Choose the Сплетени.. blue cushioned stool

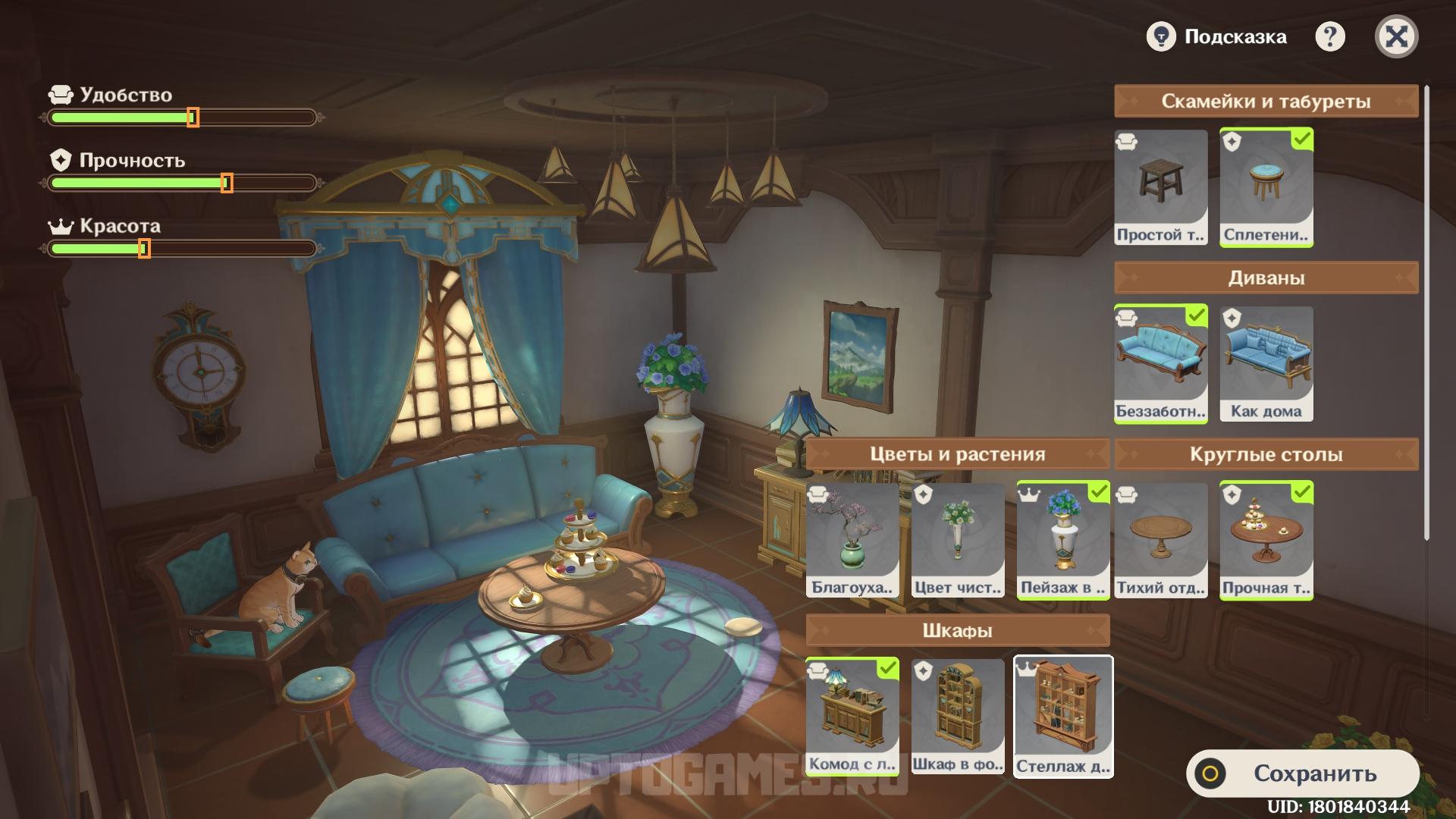click(1266, 187)
